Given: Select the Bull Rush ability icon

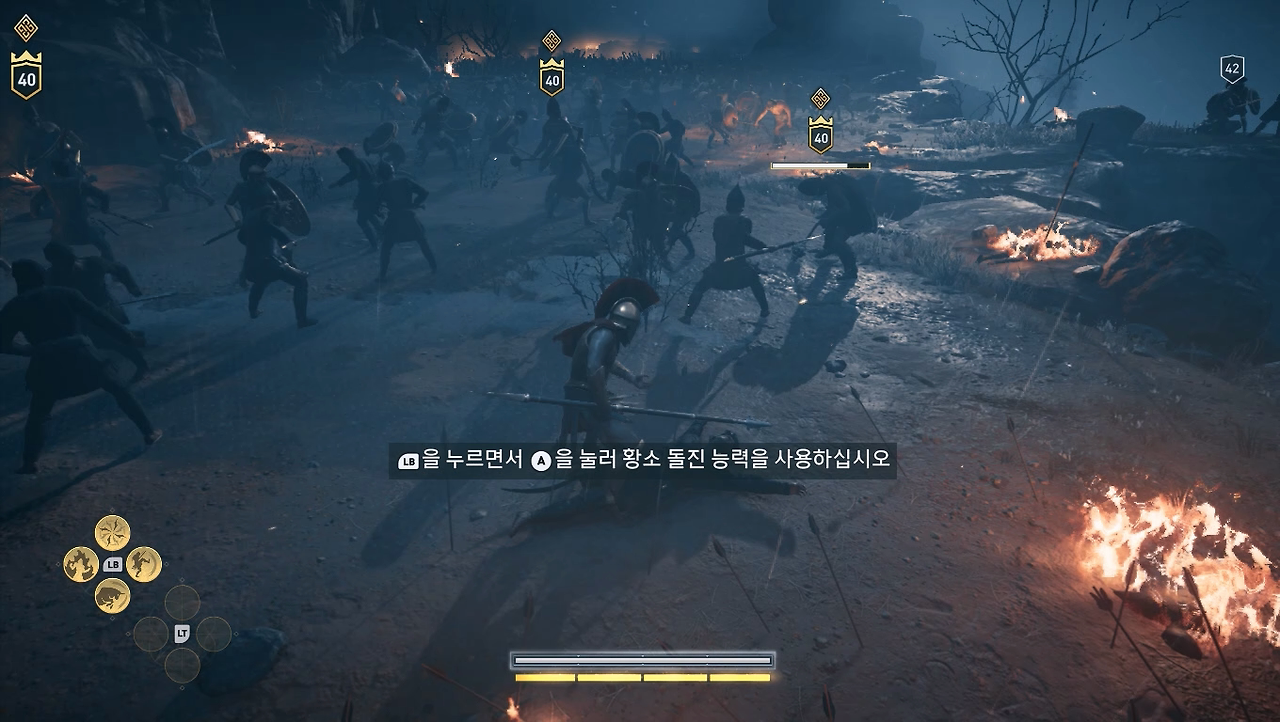Looking at the screenshot, I should click(112, 595).
